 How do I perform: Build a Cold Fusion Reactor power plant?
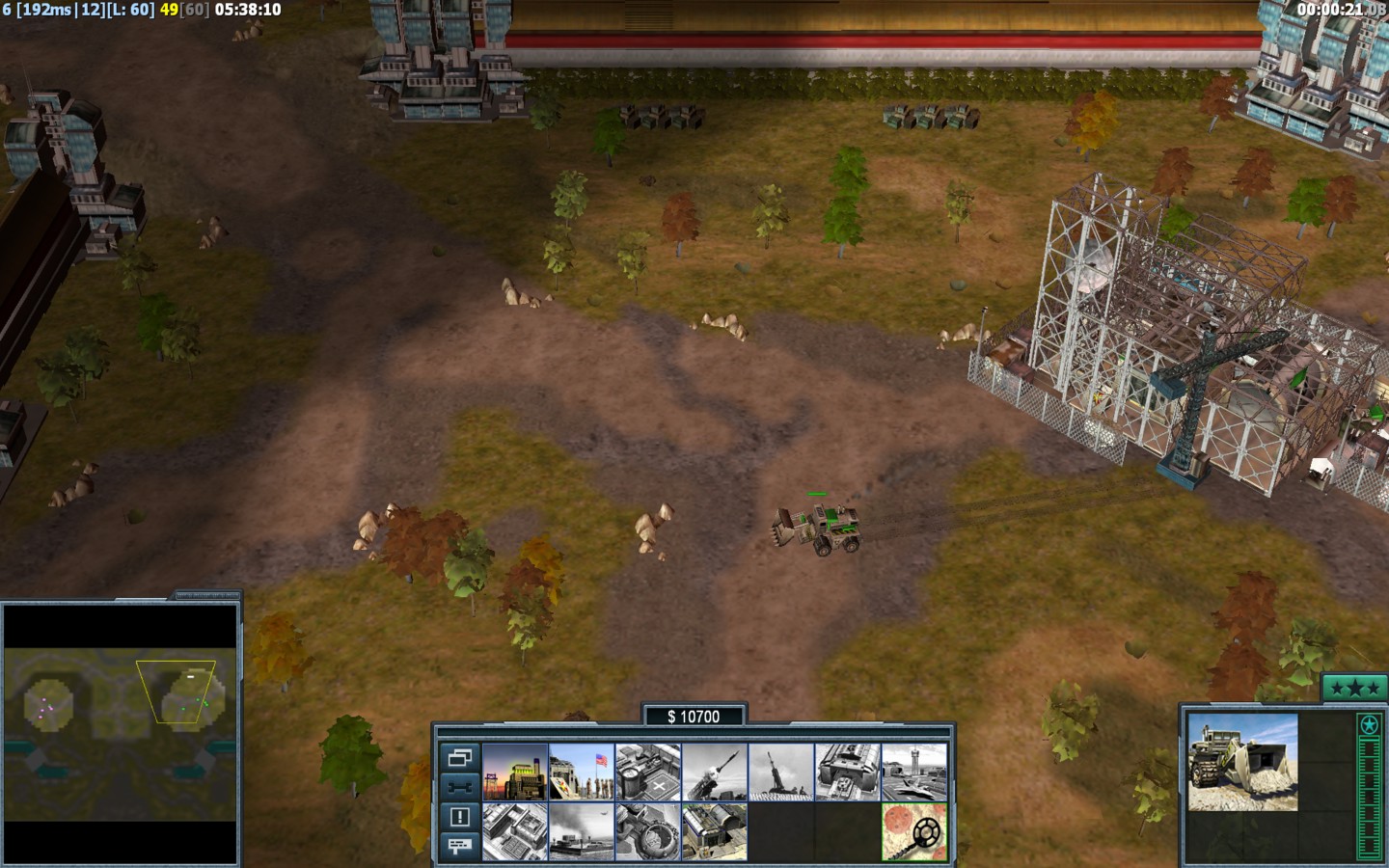(x=515, y=772)
